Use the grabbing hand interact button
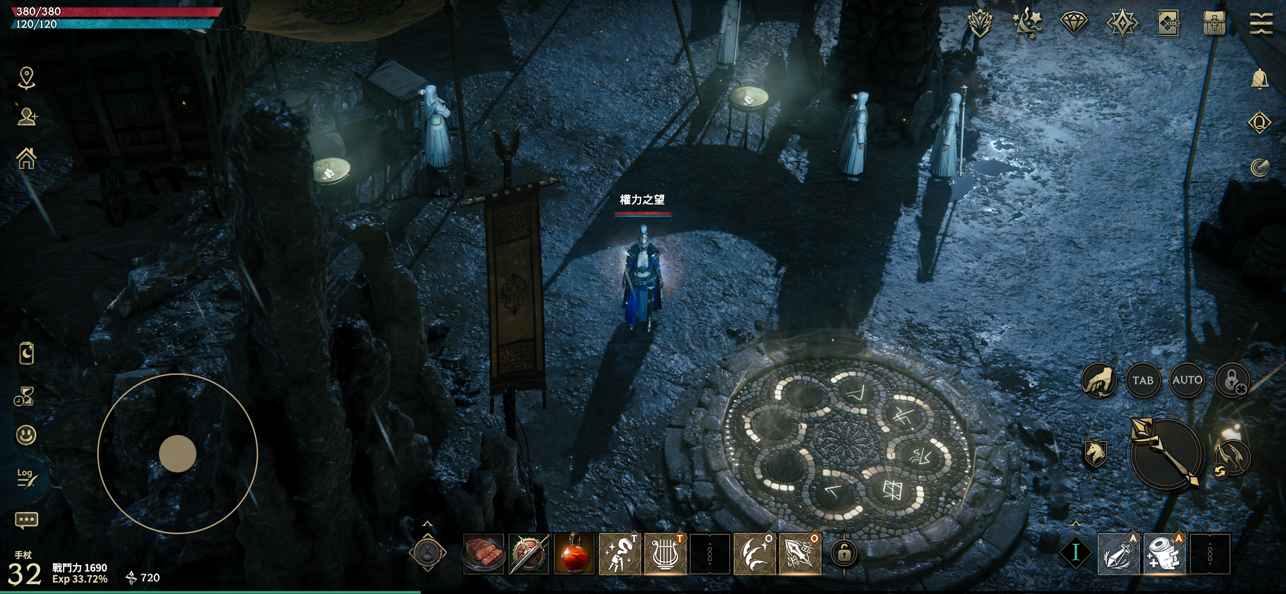The height and width of the screenshot is (594, 1286). pos(1098,381)
